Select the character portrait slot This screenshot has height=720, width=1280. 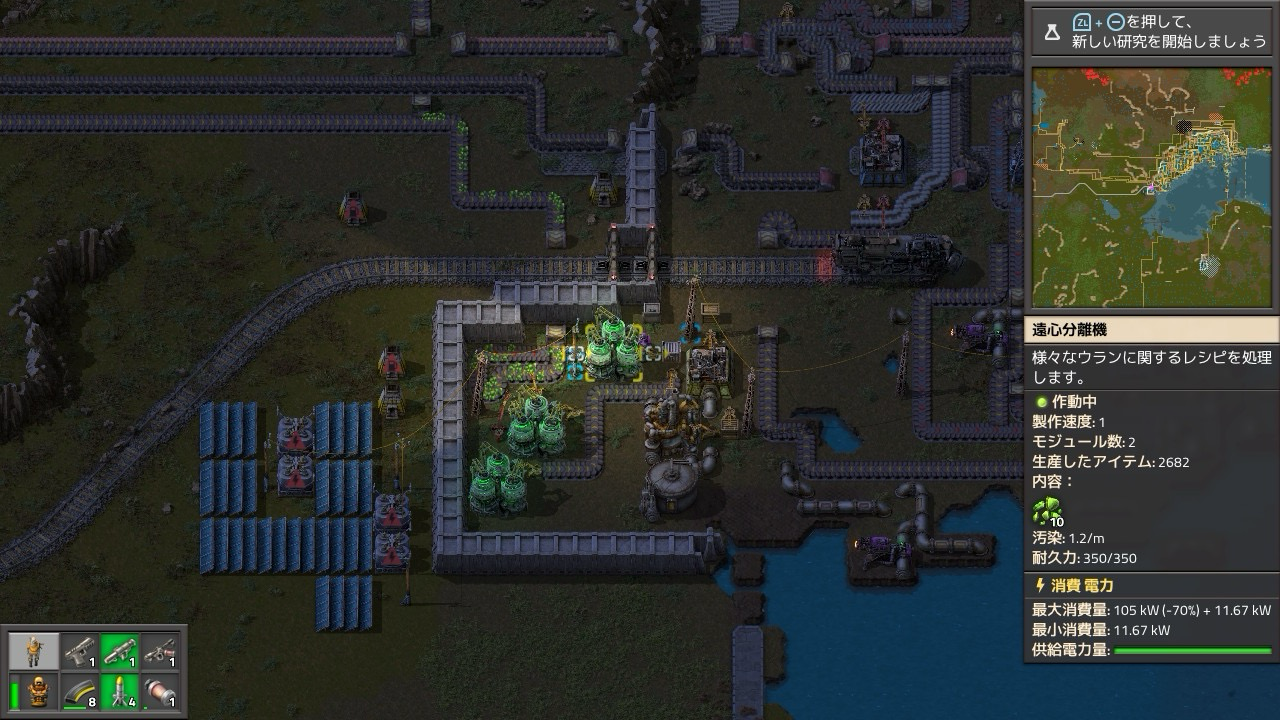(35, 652)
